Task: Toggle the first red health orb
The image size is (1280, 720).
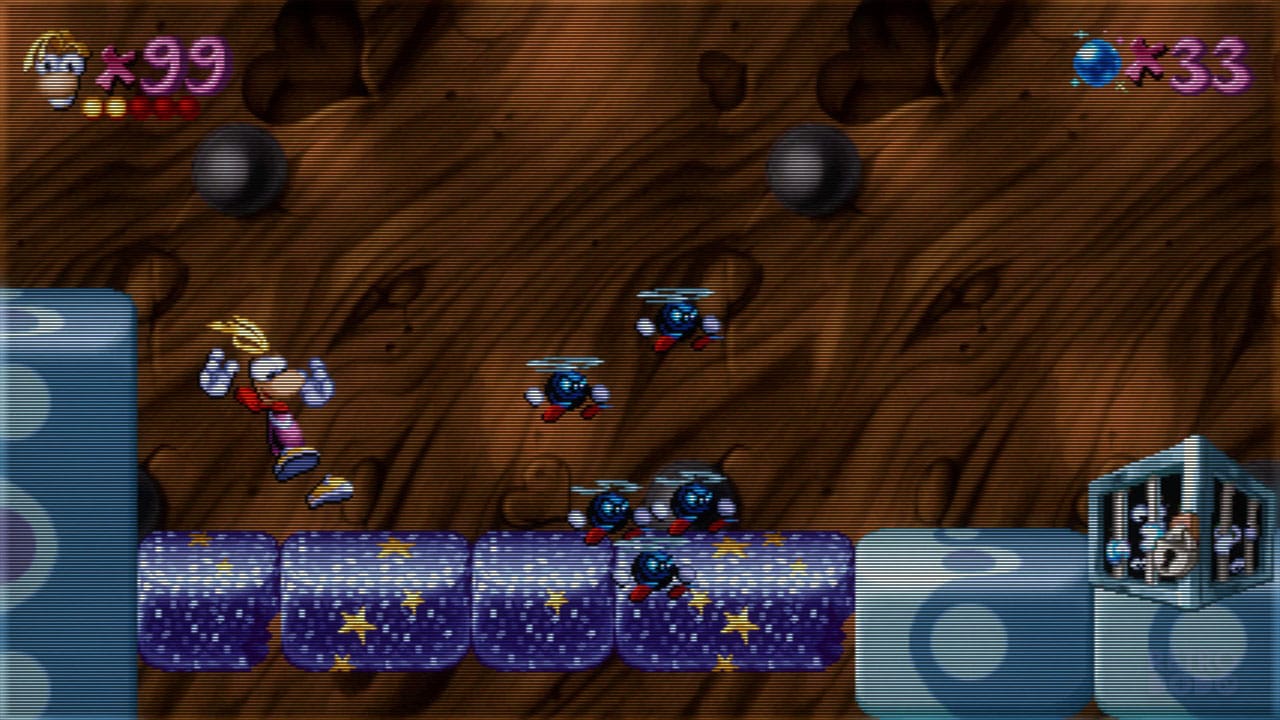Action: pyautogui.click(x=141, y=105)
